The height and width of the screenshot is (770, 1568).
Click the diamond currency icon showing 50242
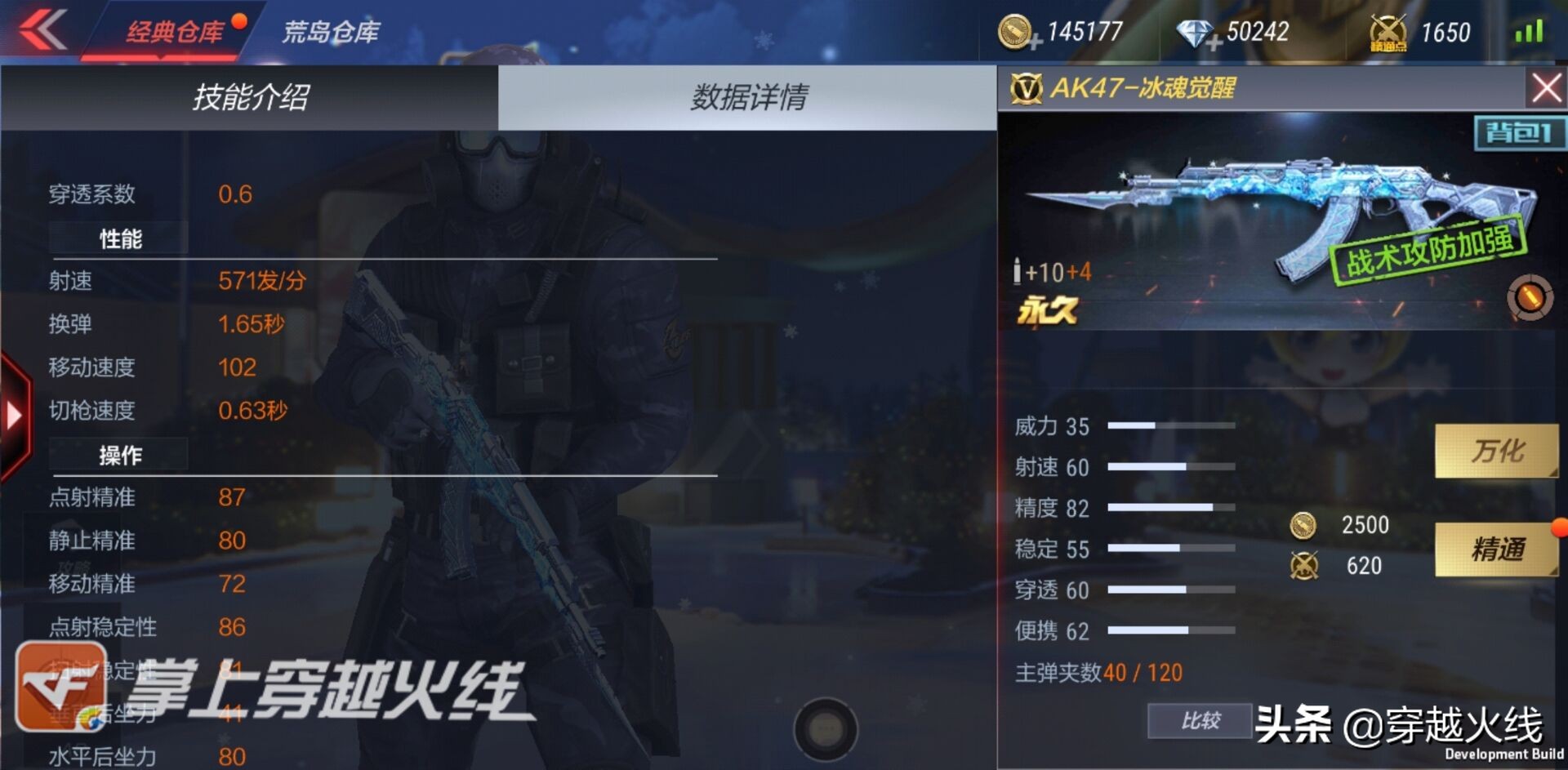[1194, 33]
